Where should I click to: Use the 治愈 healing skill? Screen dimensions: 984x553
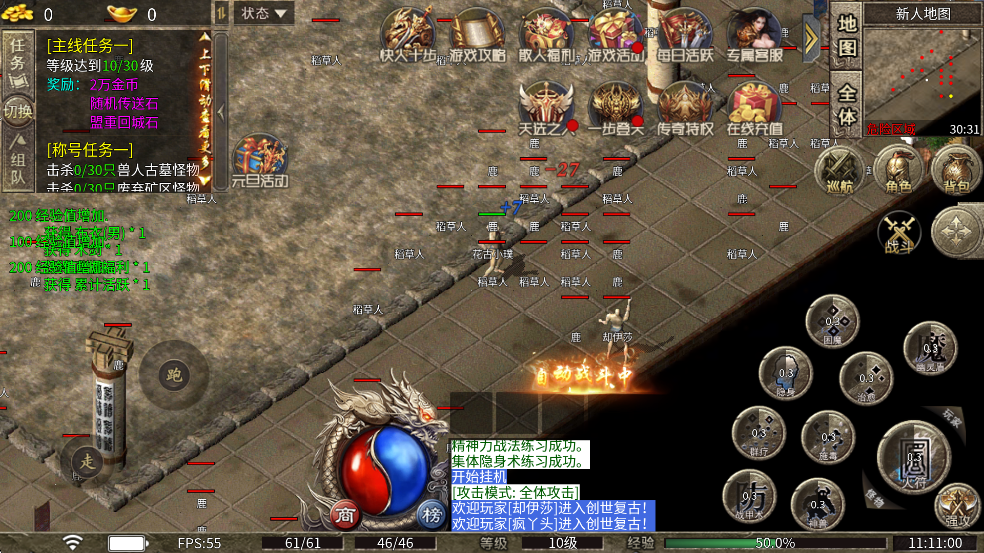pos(866,378)
